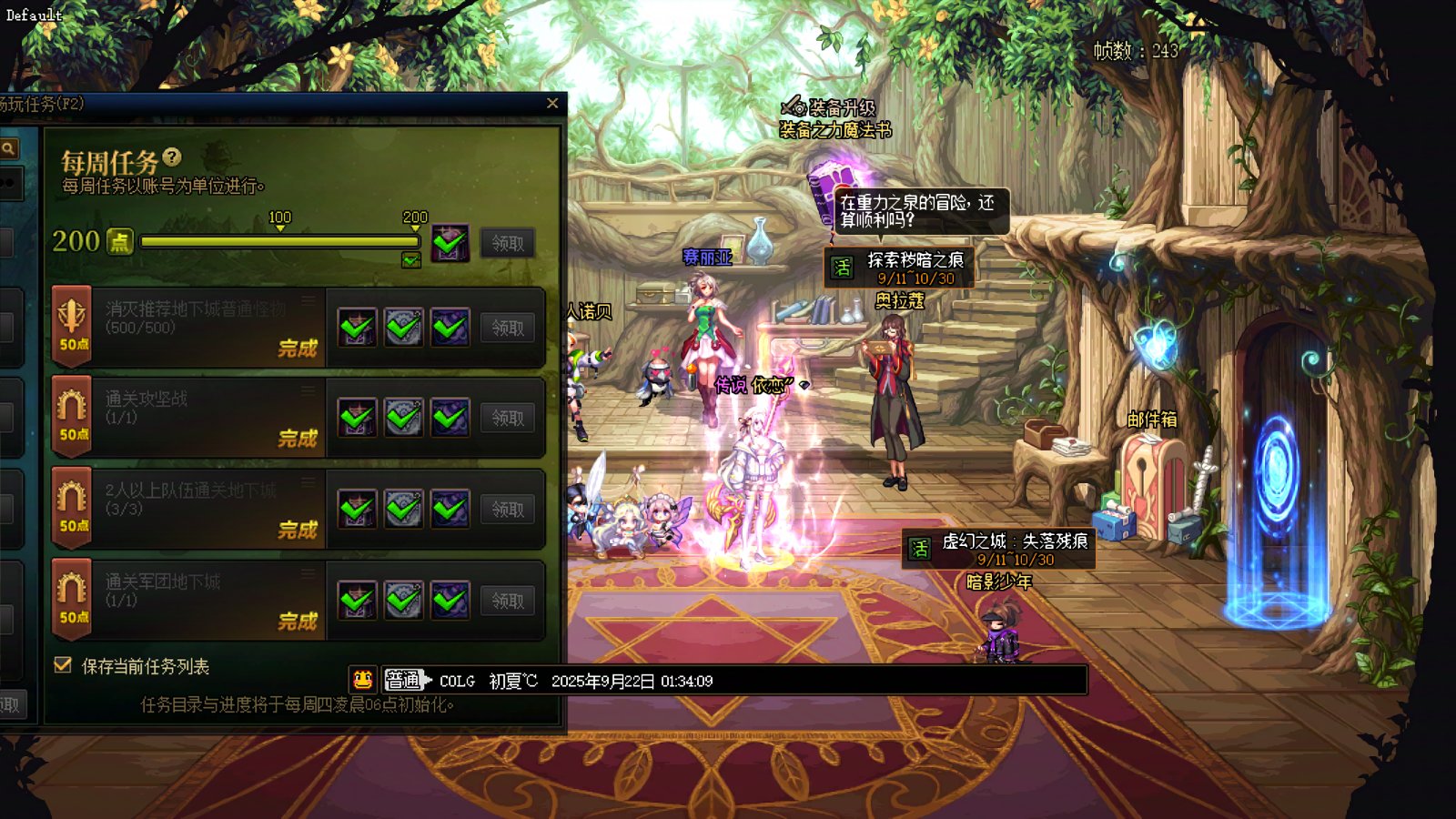This screenshot has height=819, width=1456.
Task: Click the search magnifier at panel edge
Action: click(8, 148)
